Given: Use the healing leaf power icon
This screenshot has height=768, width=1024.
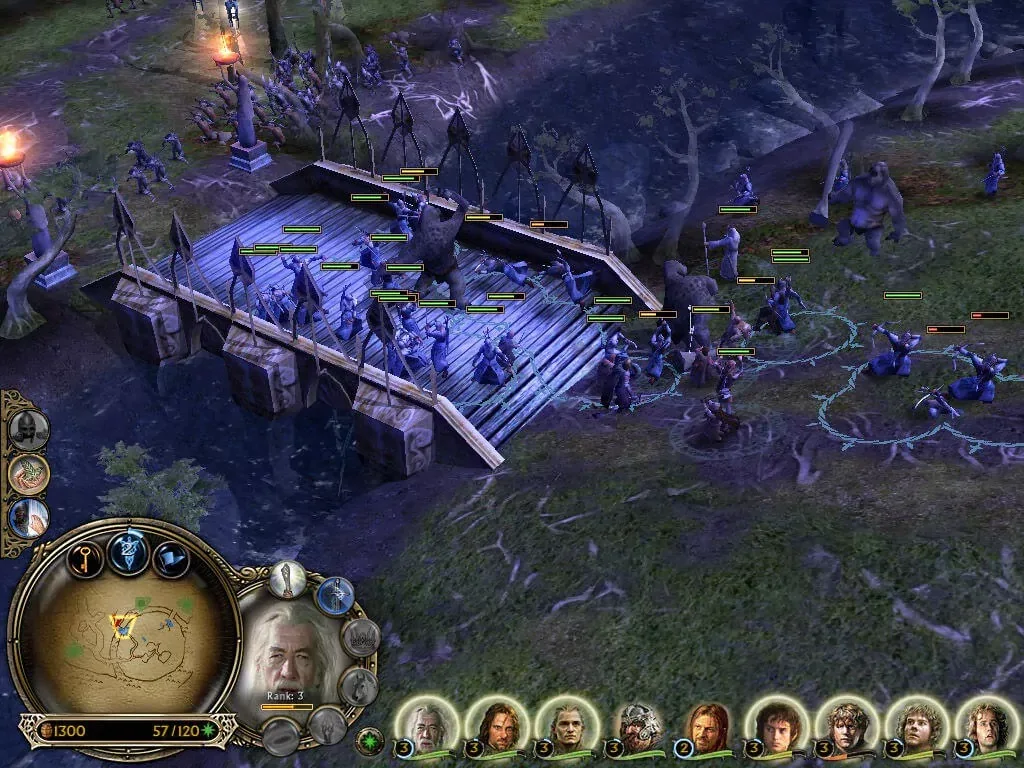Looking at the screenshot, I should click(28, 474).
